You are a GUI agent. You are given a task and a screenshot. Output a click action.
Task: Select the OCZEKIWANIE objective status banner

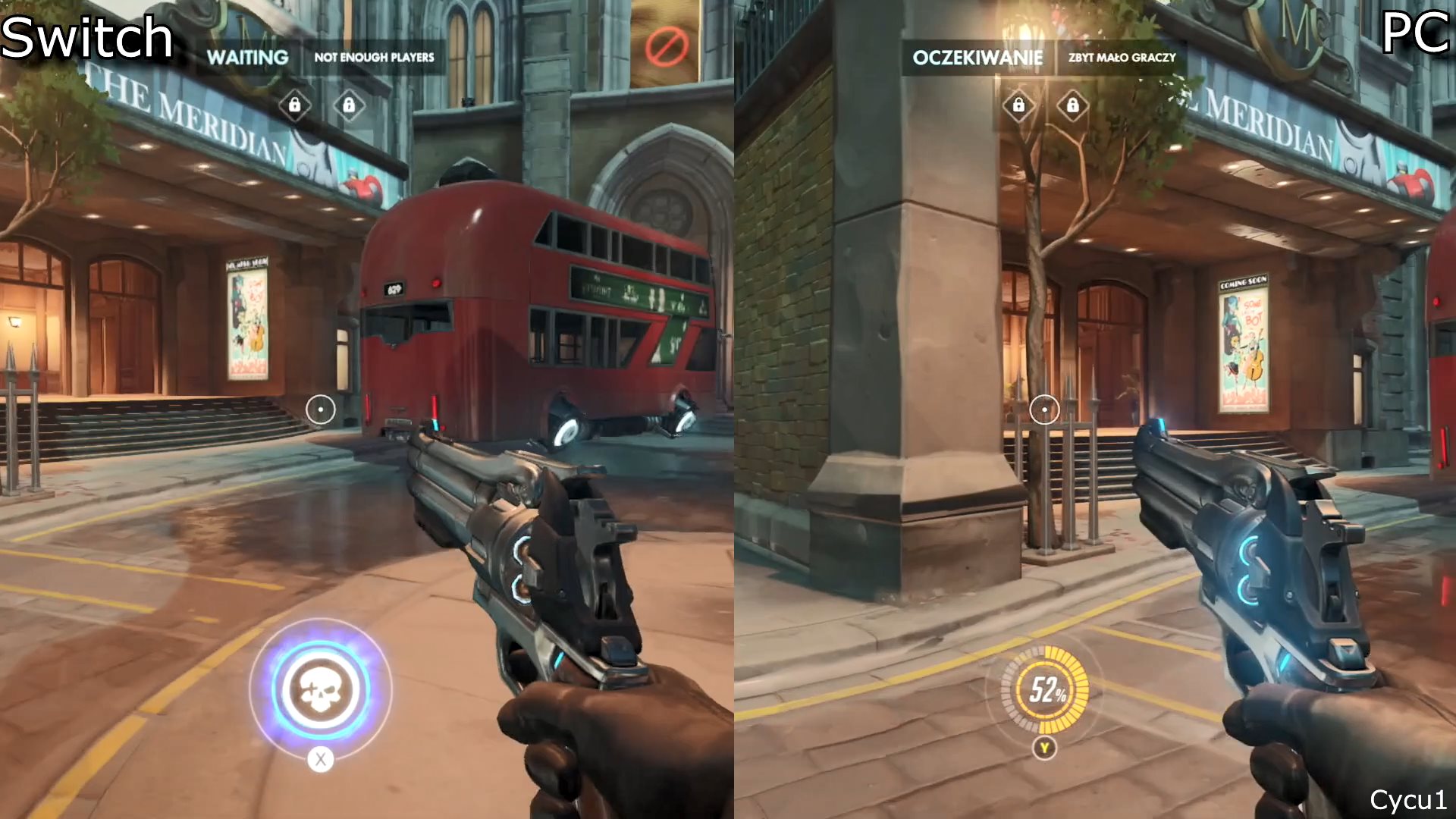click(977, 58)
